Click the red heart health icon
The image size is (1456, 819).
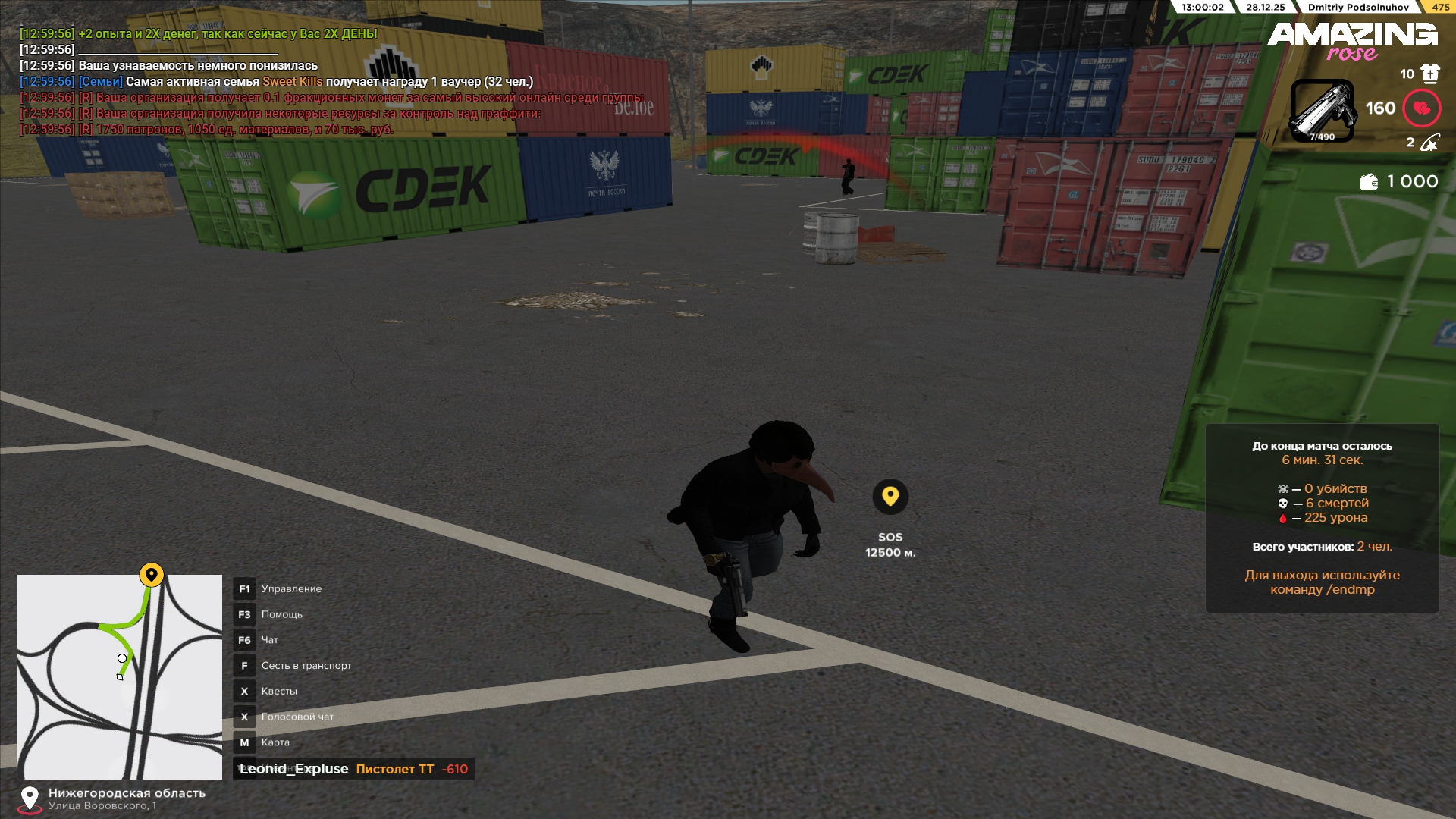coord(1422,108)
